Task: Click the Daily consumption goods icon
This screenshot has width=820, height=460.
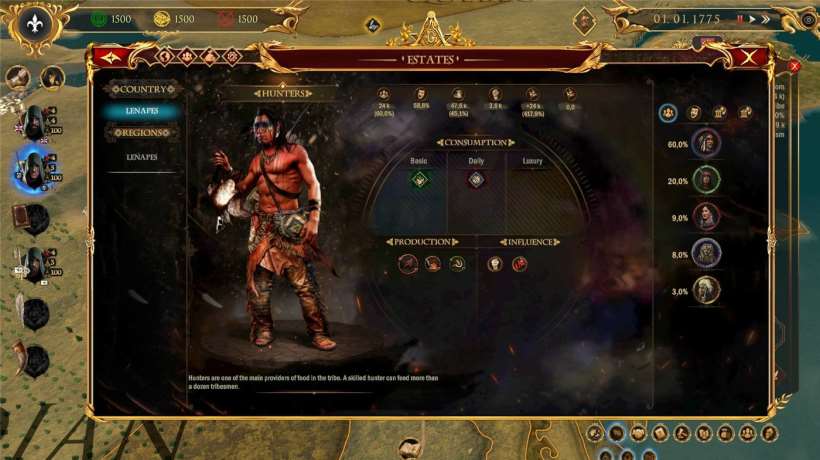Action: 476,180
